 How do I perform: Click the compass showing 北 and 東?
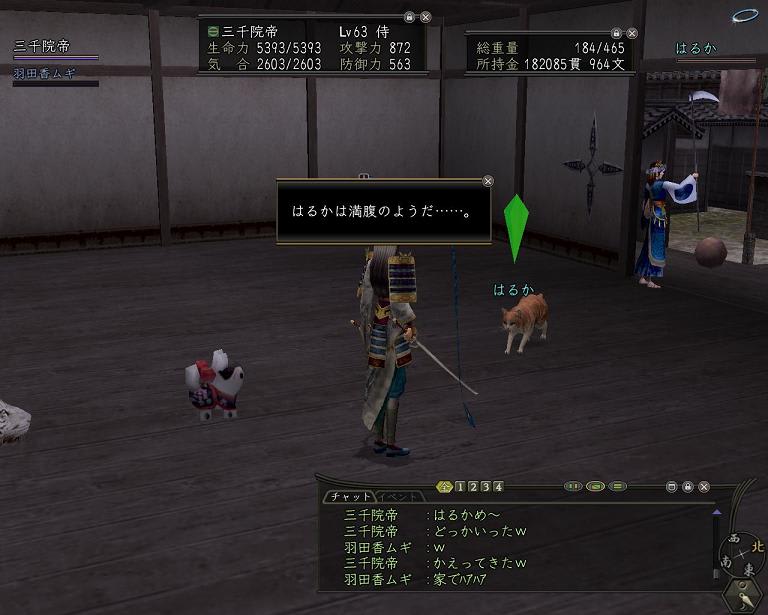tap(741, 552)
